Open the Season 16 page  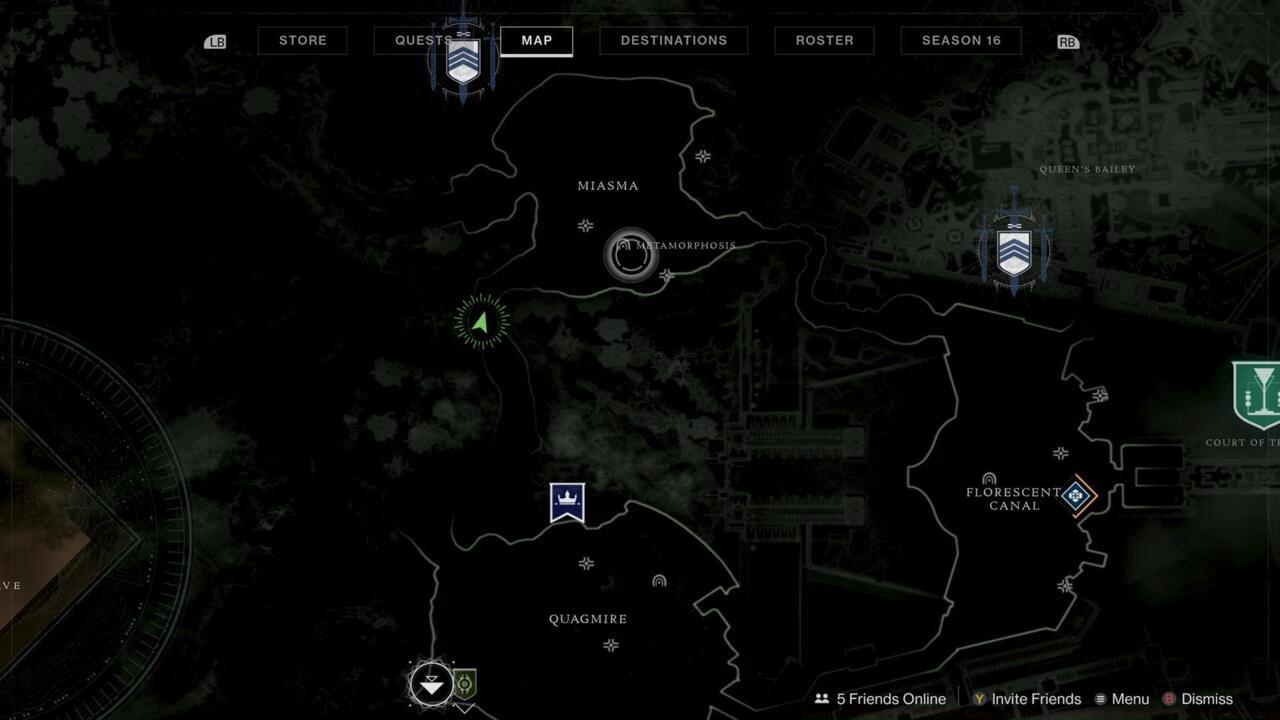[960, 40]
